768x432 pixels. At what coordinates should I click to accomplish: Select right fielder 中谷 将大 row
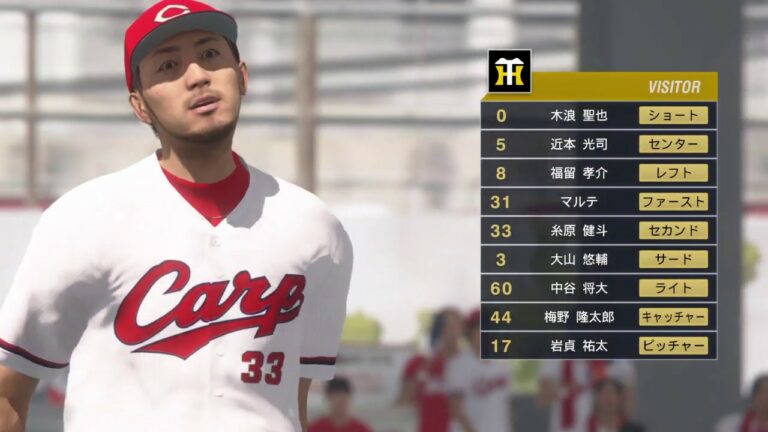(x=598, y=288)
